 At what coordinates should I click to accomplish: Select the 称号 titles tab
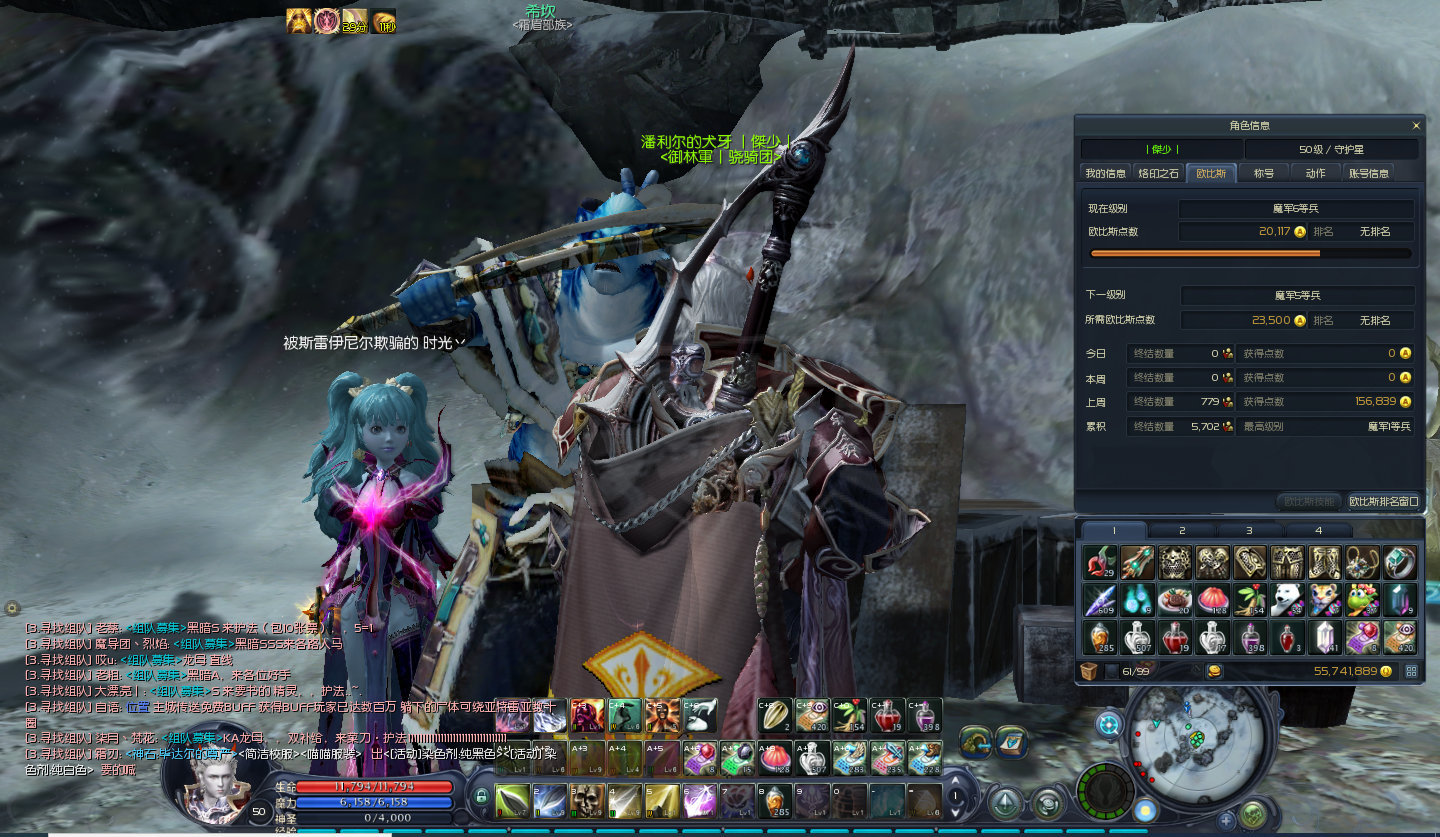[x=1264, y=173]
